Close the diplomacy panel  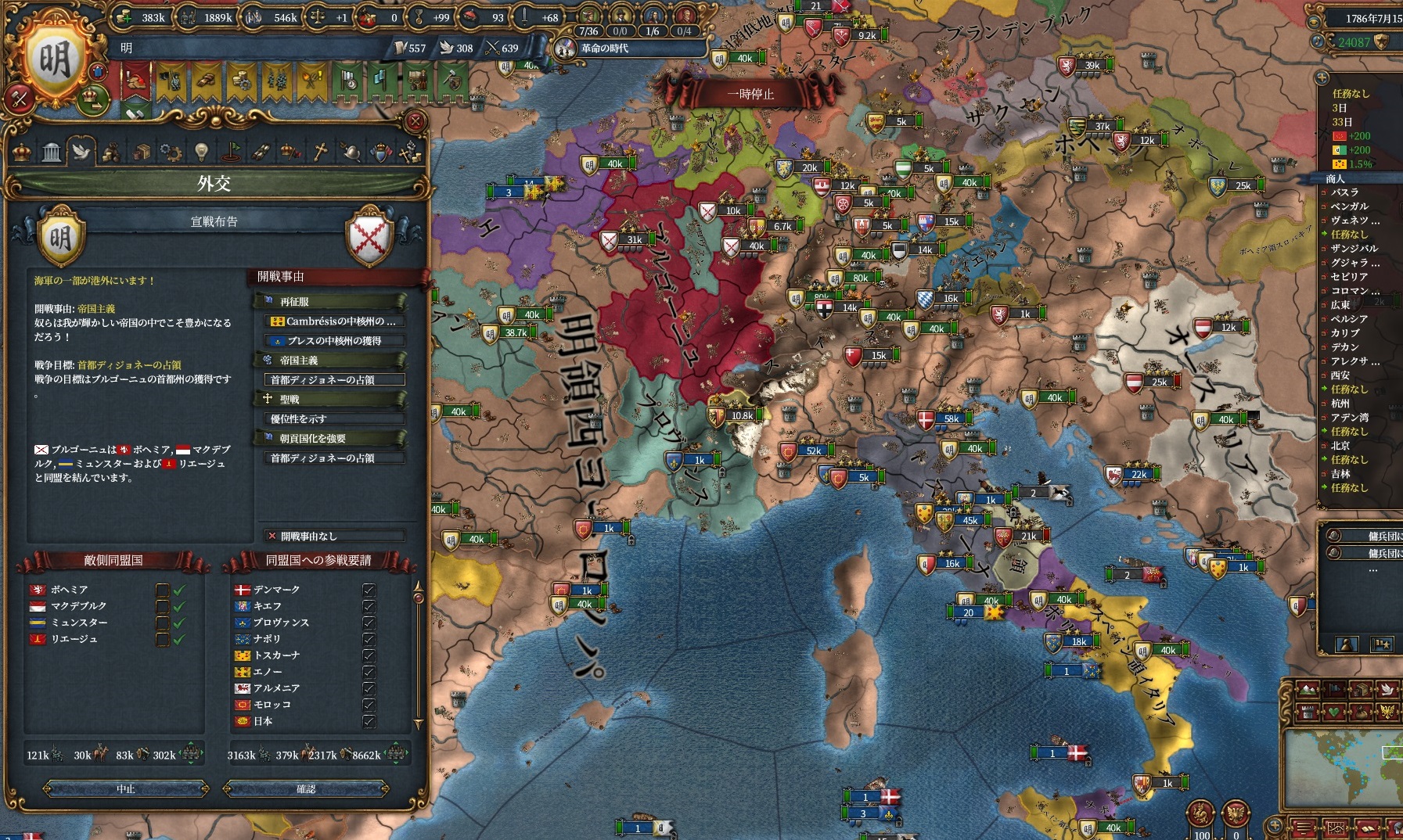[415, 121]
